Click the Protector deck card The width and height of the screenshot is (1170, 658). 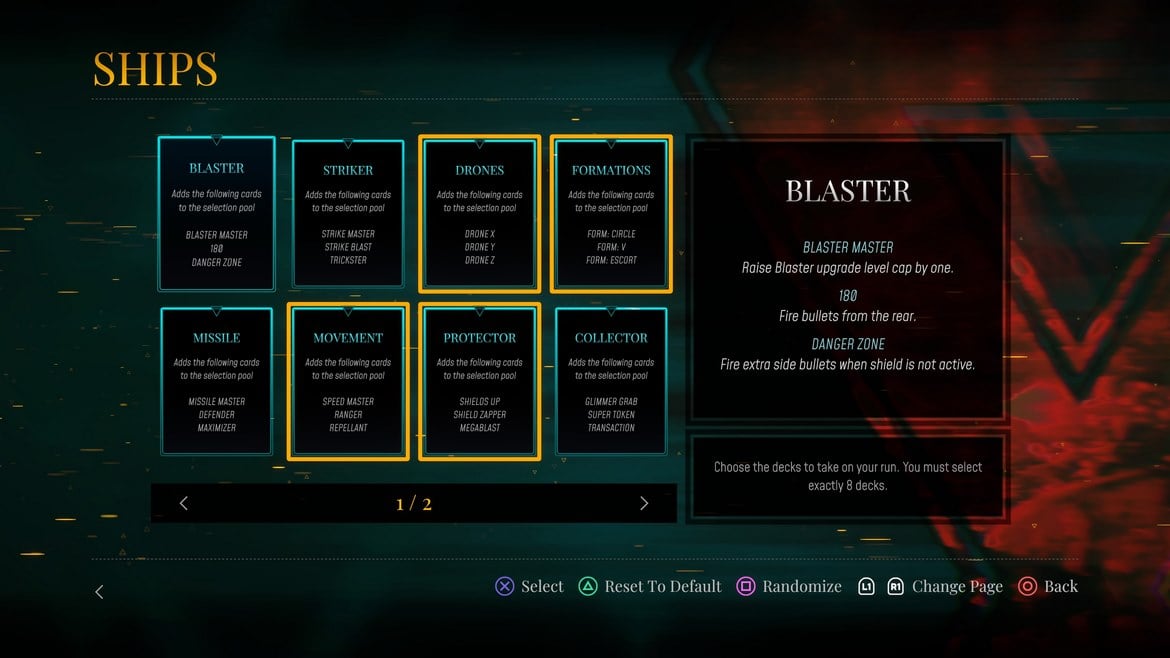pos(480,382)
